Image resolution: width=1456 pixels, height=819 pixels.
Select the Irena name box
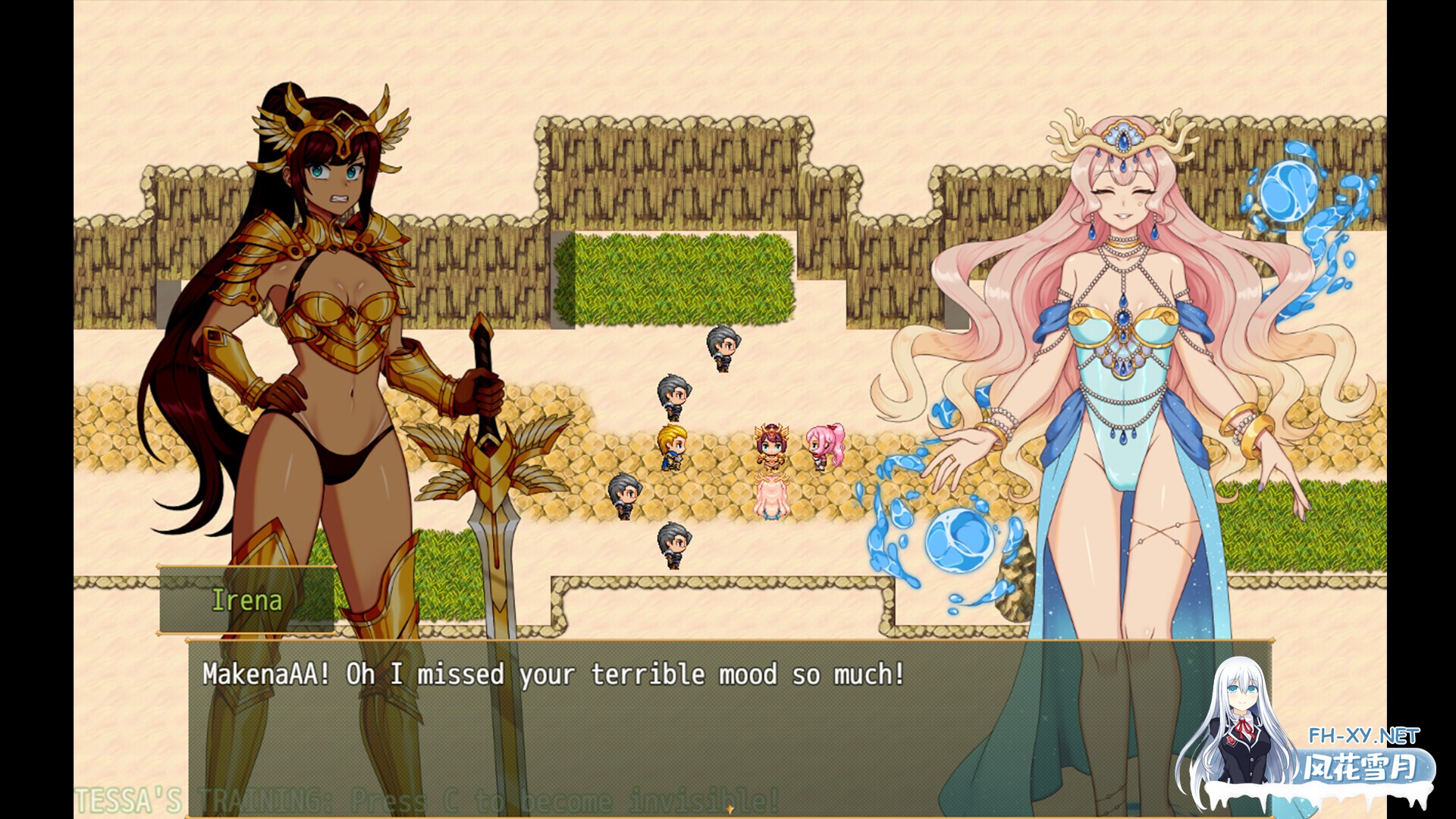tap(246, 601)
